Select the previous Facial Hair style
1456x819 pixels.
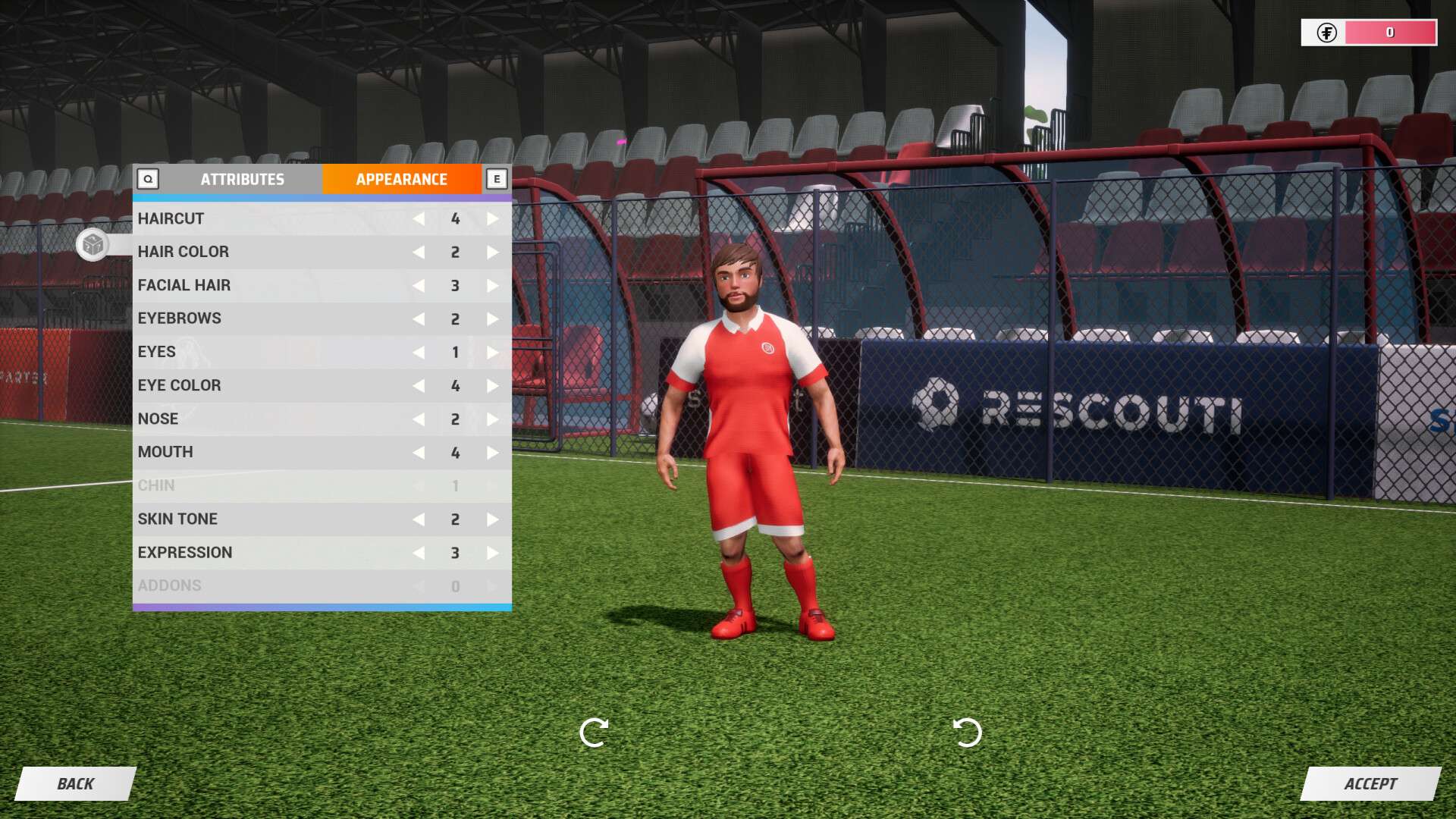click(x=419, y=286)
